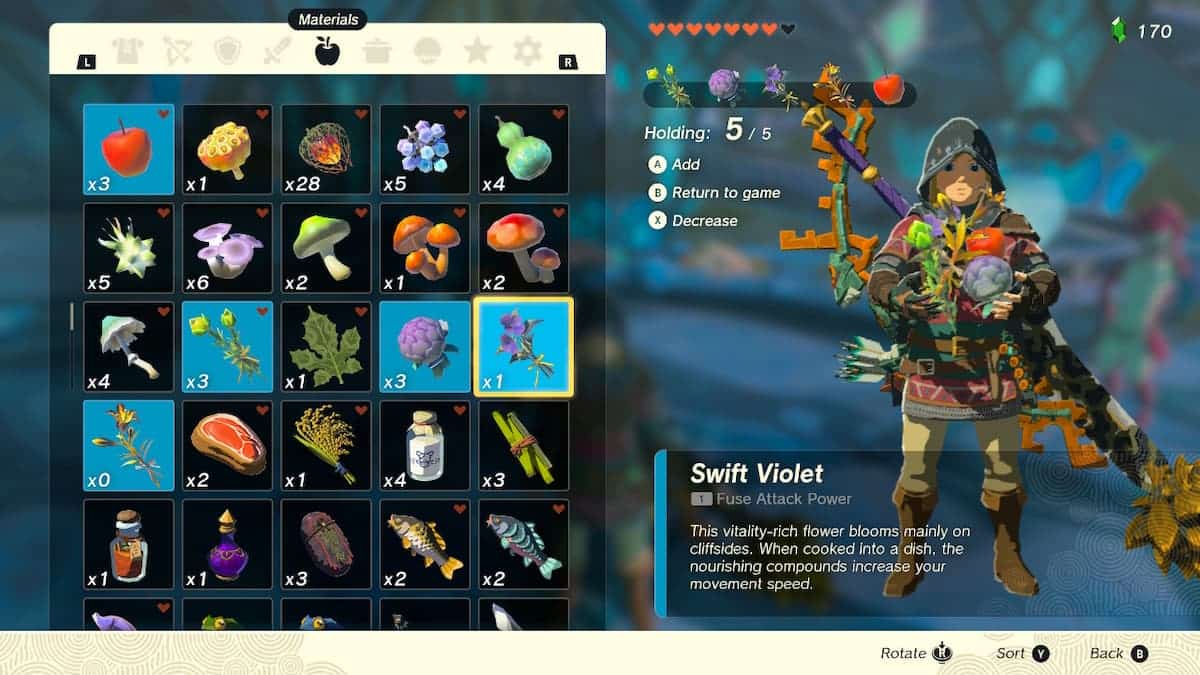This screenshot has height=675, width=1200.
Task: Choose the Swift Violet flower slot
Action: [523, 346]
